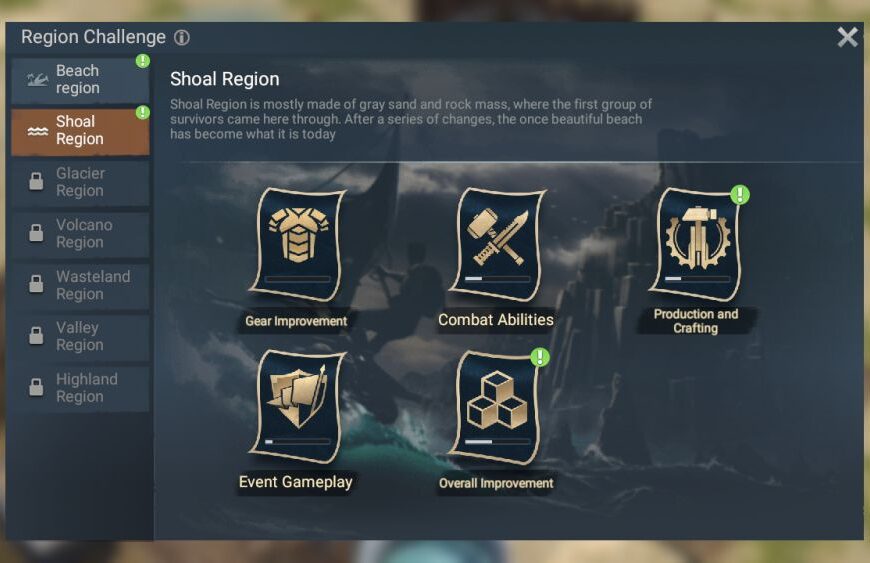The height and width of the screenshot is (563, 870).
Task: Click the locked Valley Region tab
Action: tap(80, 337)
